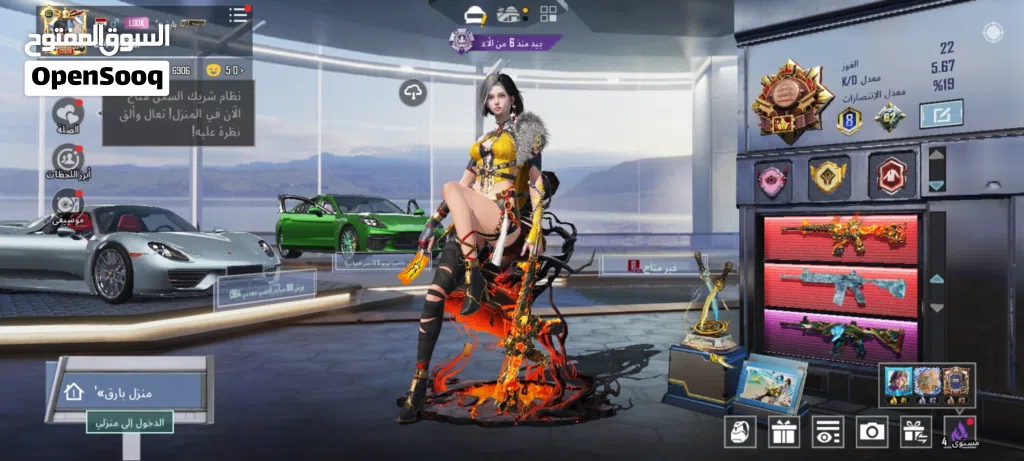Viewport: 1024px width, 461px height.
Task: Open the list menu icon with red dot
Action: pyautogui.click(x=238, y=14)
